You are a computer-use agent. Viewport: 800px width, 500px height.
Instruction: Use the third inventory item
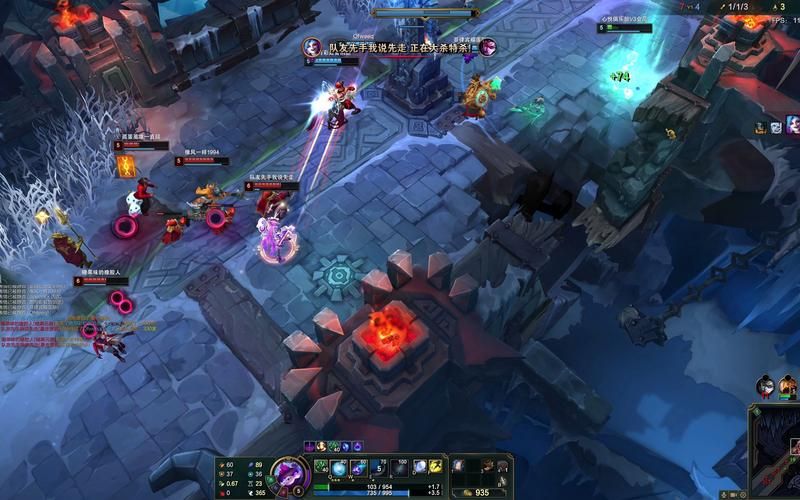[x=489, y=465]
